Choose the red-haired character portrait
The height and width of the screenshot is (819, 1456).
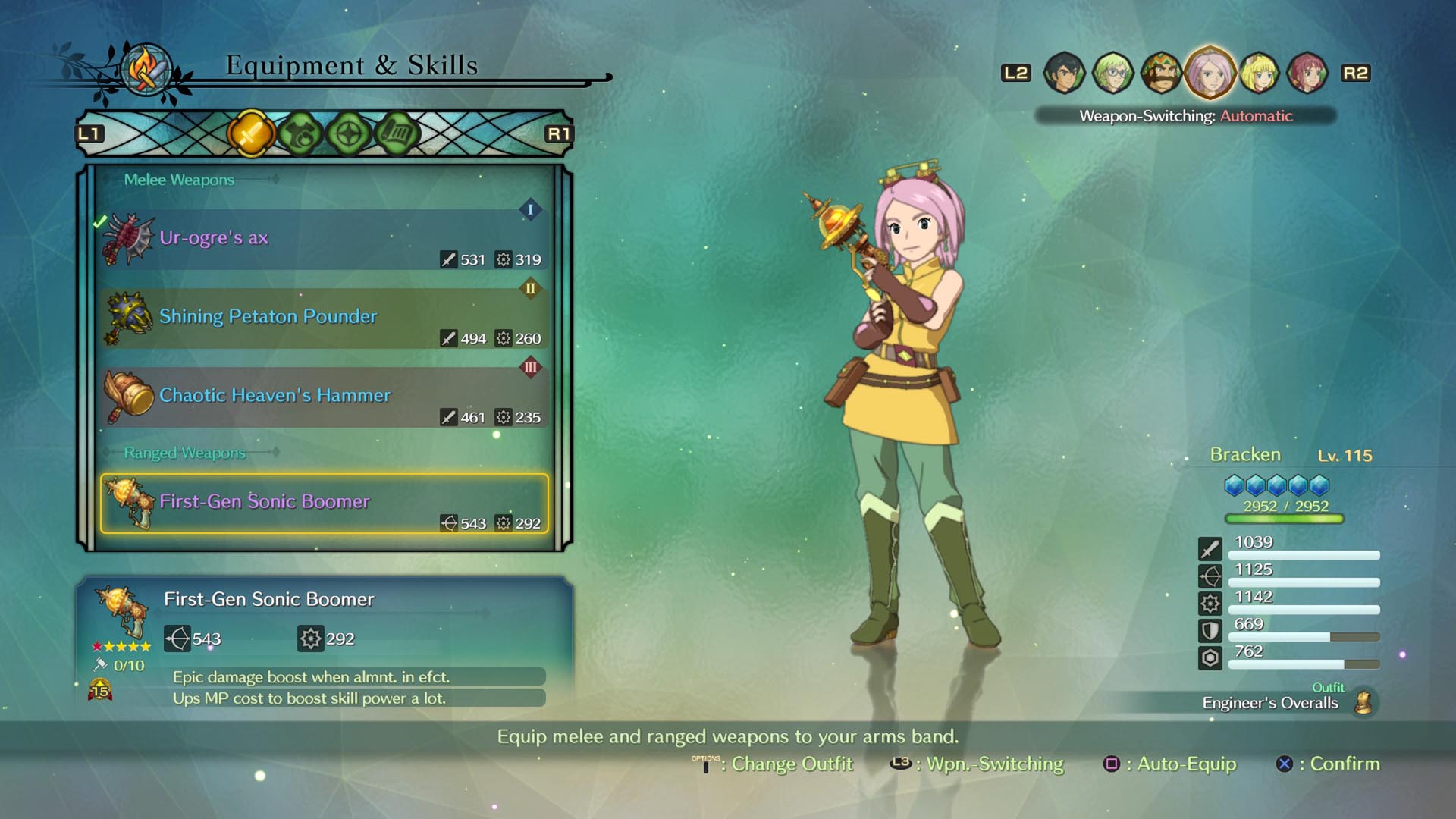pos(1307,73)
